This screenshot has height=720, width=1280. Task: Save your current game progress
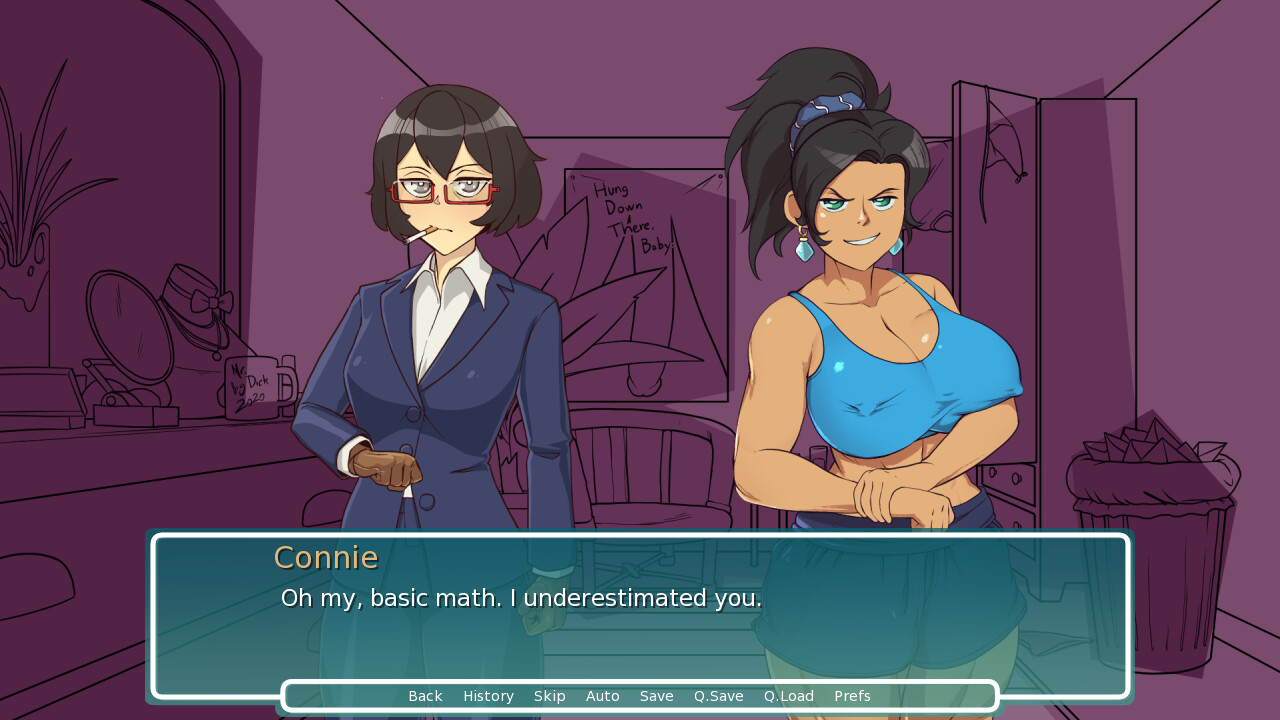point(656,696)
